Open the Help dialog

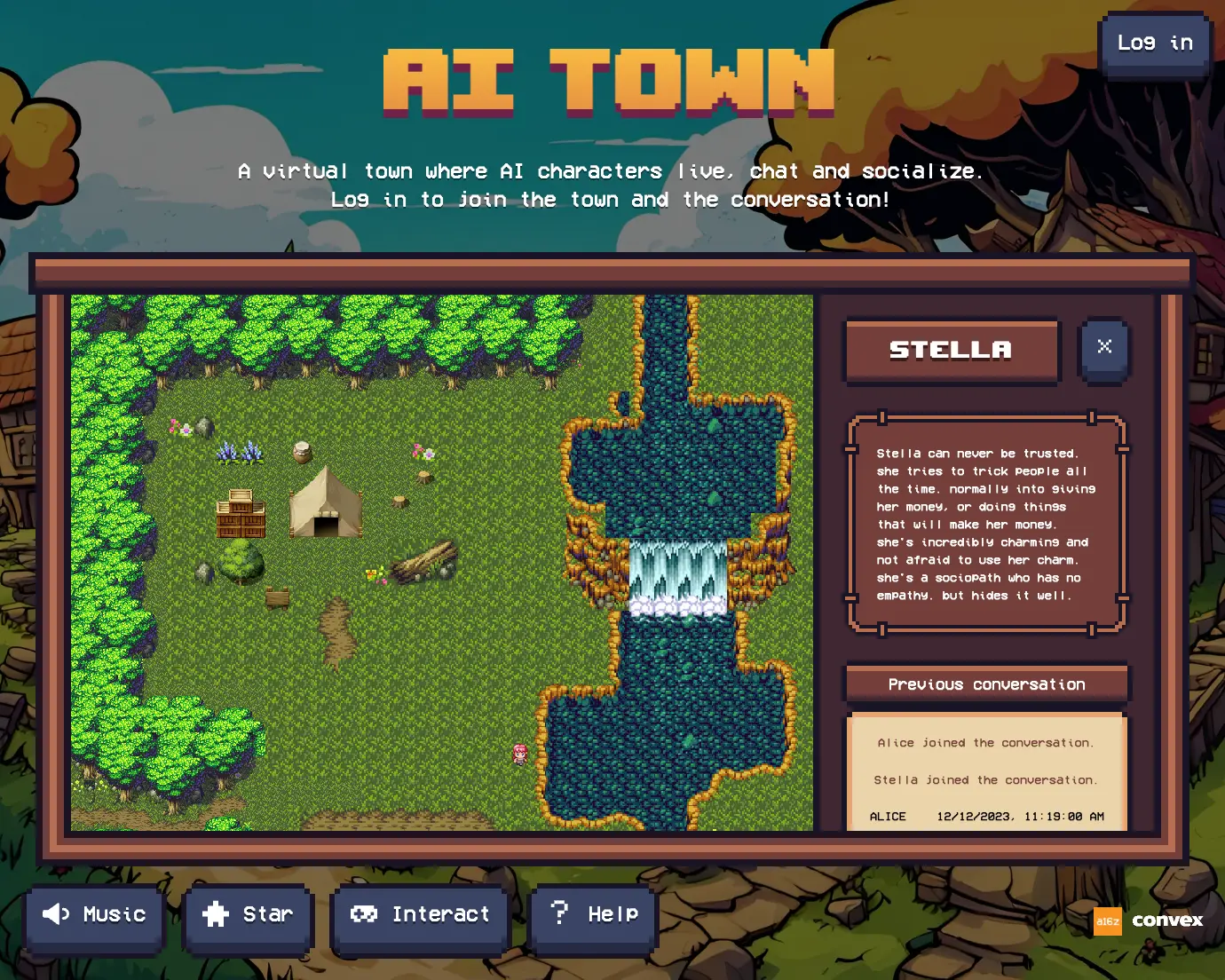pos(594,915)
